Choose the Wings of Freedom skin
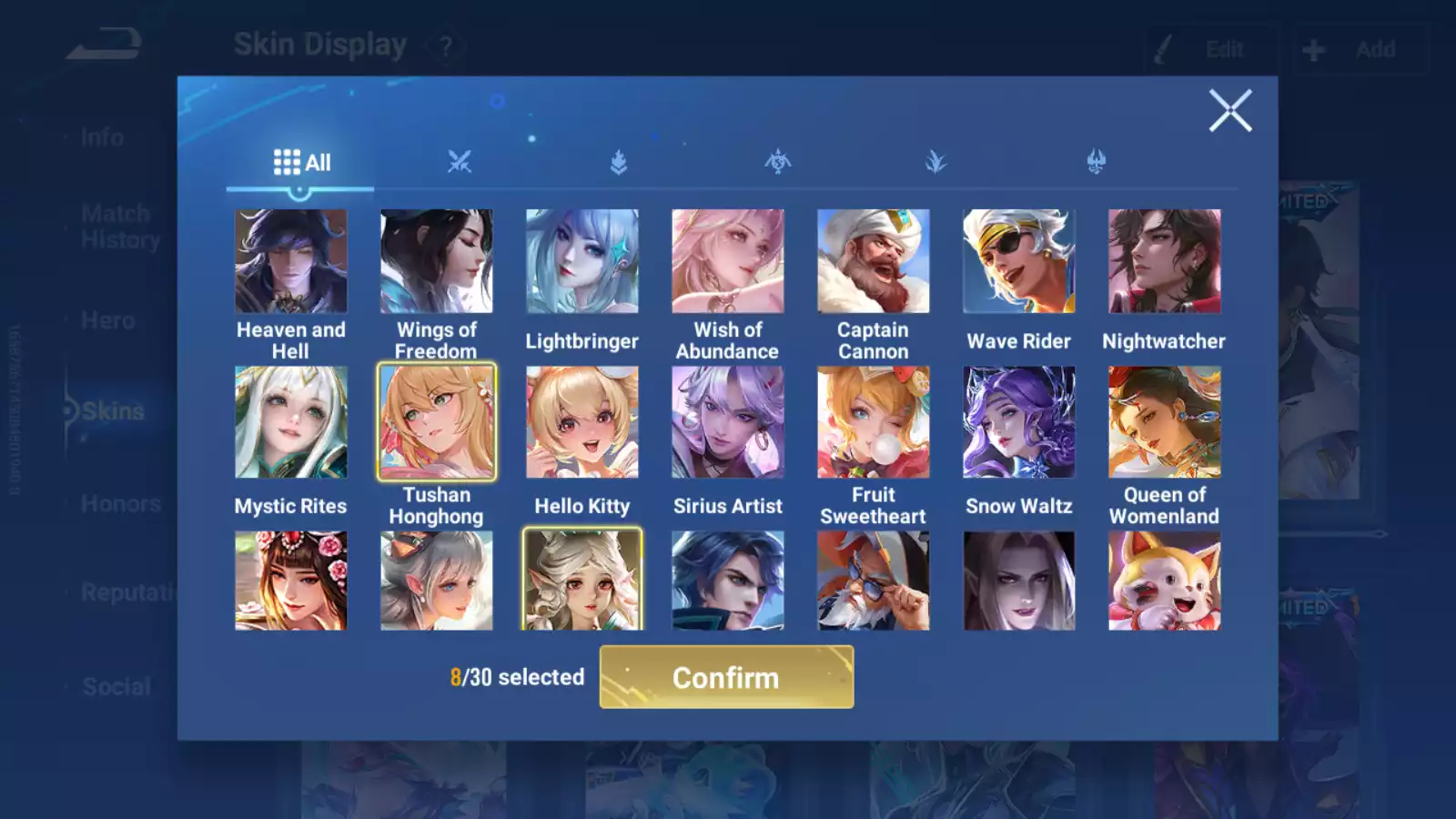Screen dimensions: 1456x819 [x=436, y=262]
